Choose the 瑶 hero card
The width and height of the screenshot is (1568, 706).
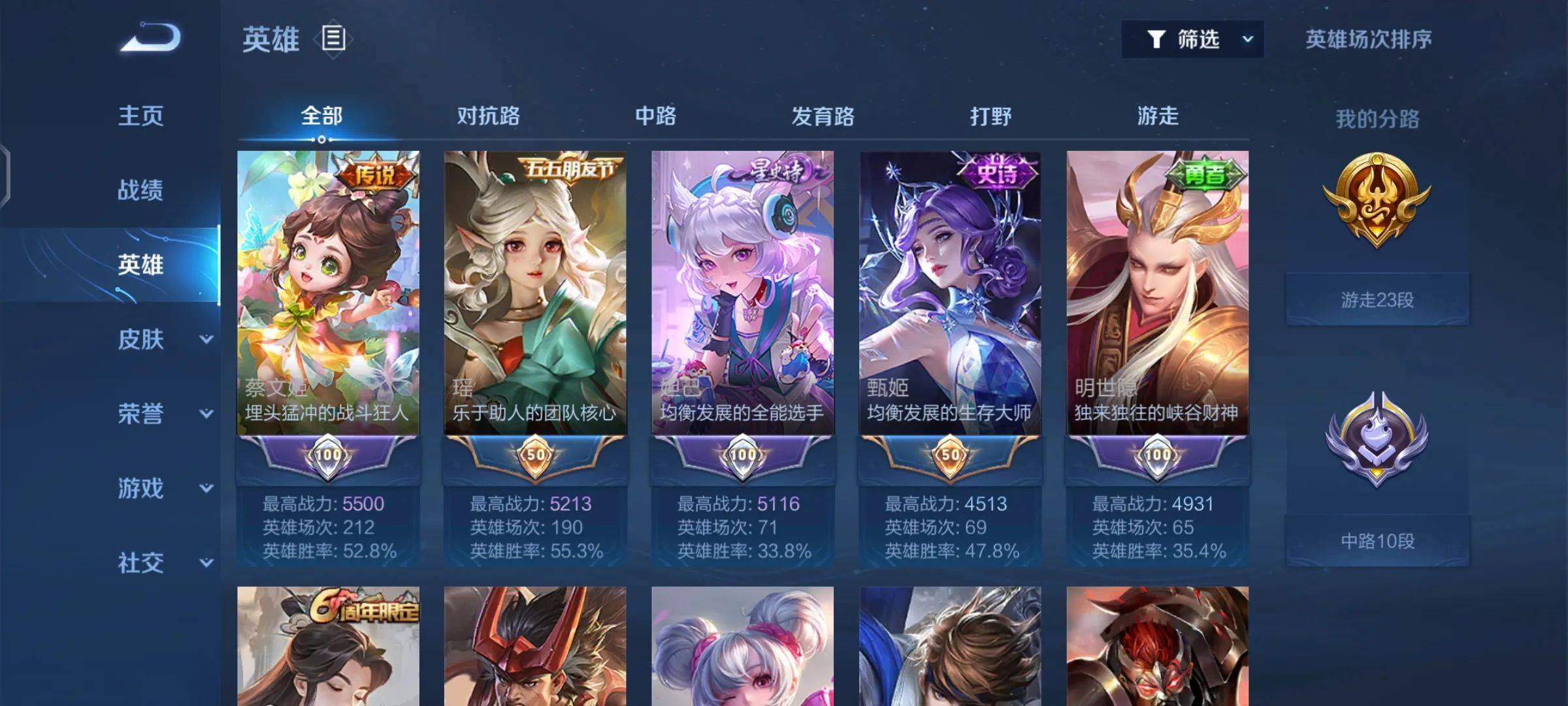[x=535, y=293]
